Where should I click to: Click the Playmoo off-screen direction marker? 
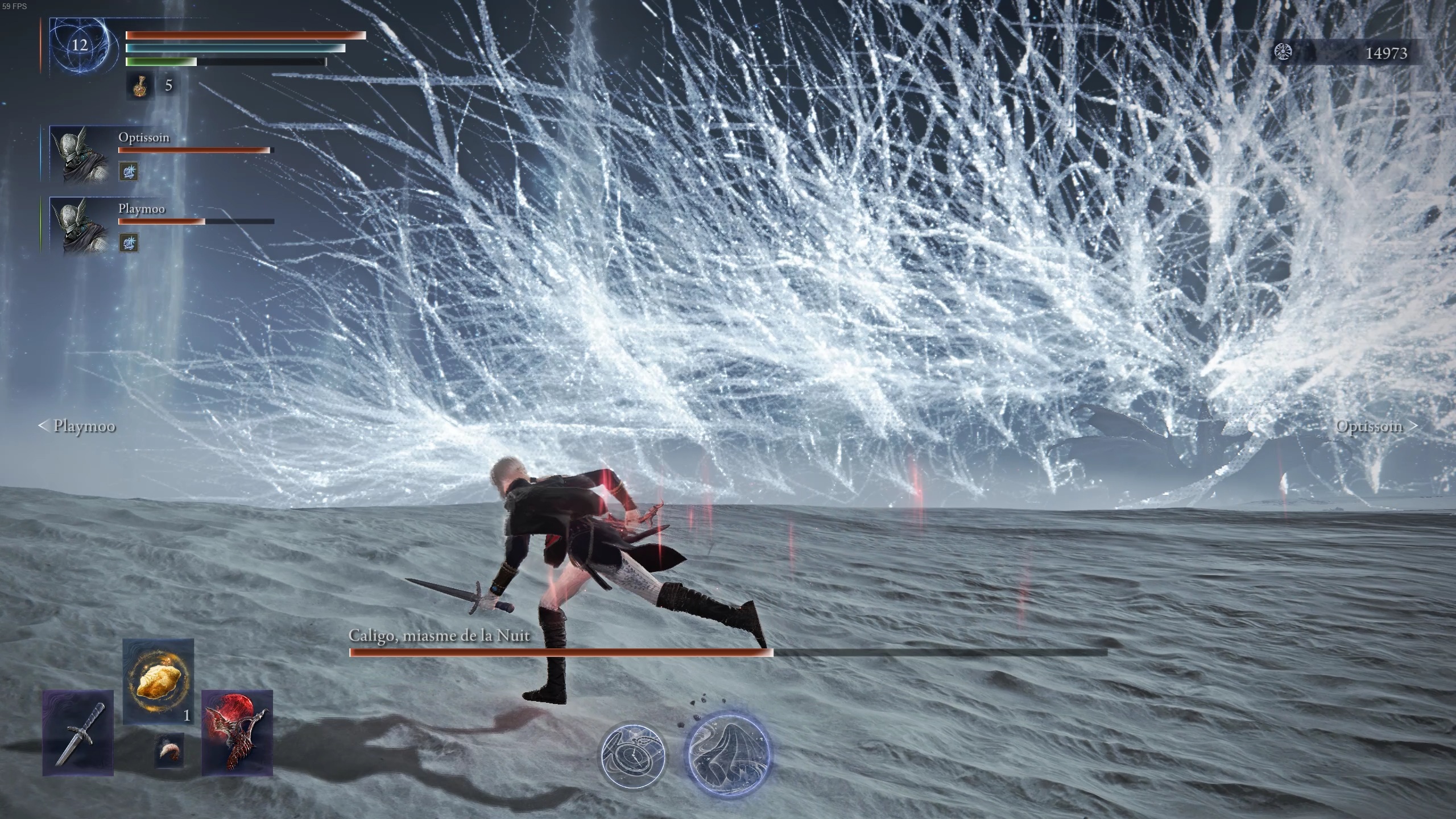click(x=77, y=426)
